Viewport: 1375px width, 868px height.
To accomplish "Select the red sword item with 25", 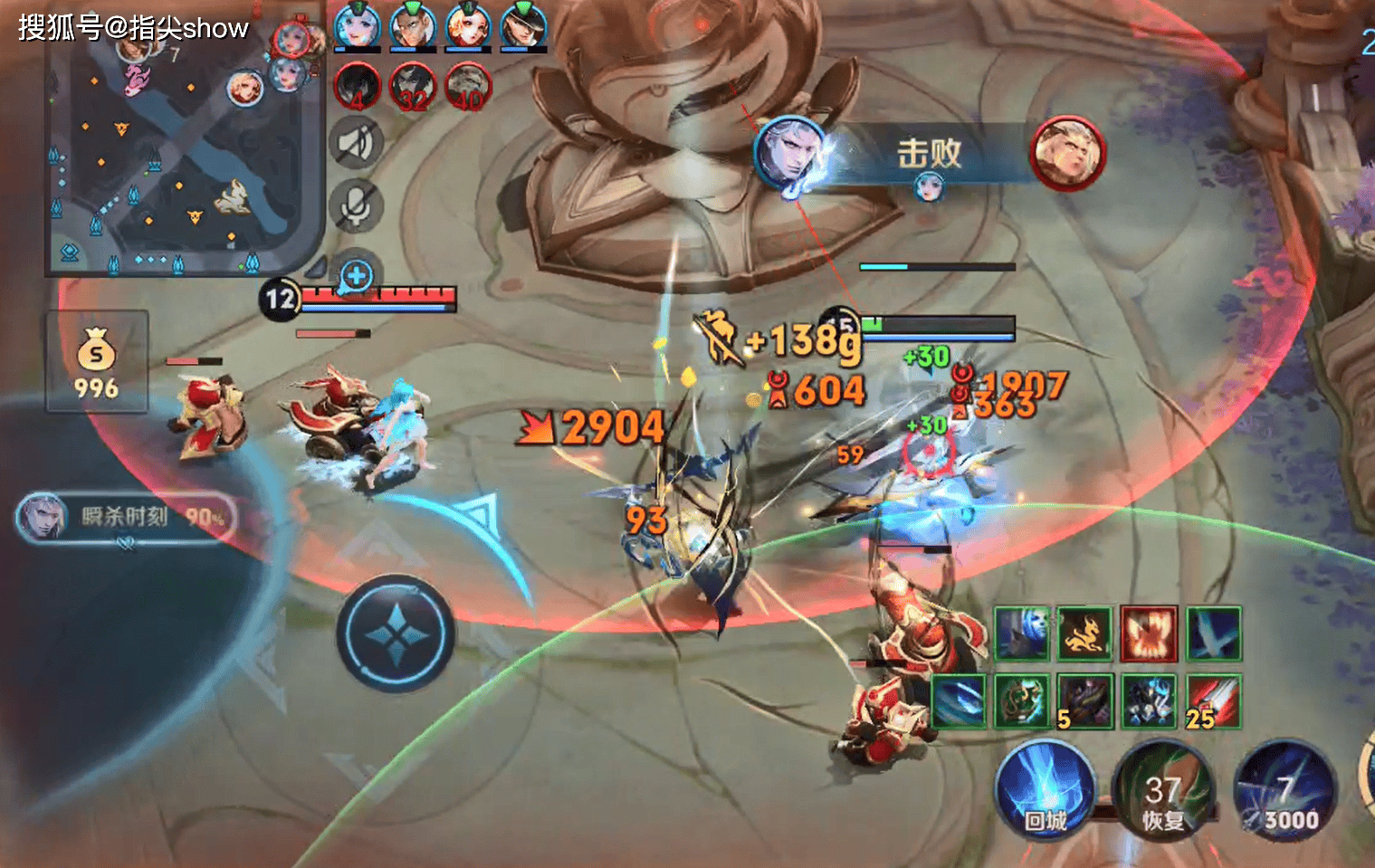I will (1213, 701).
